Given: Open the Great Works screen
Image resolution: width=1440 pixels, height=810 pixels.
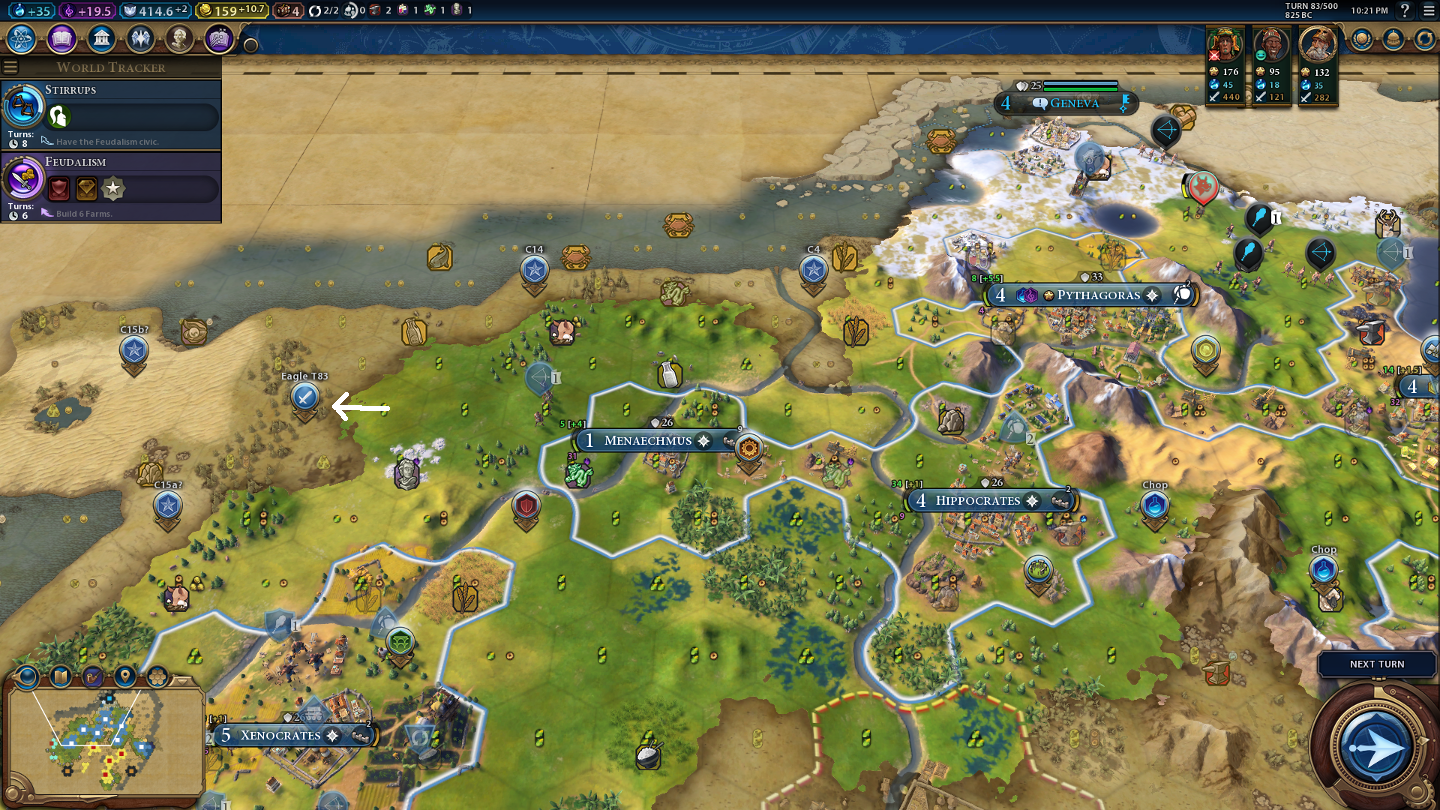Looking at the screenshot, I should coord(218,39).
